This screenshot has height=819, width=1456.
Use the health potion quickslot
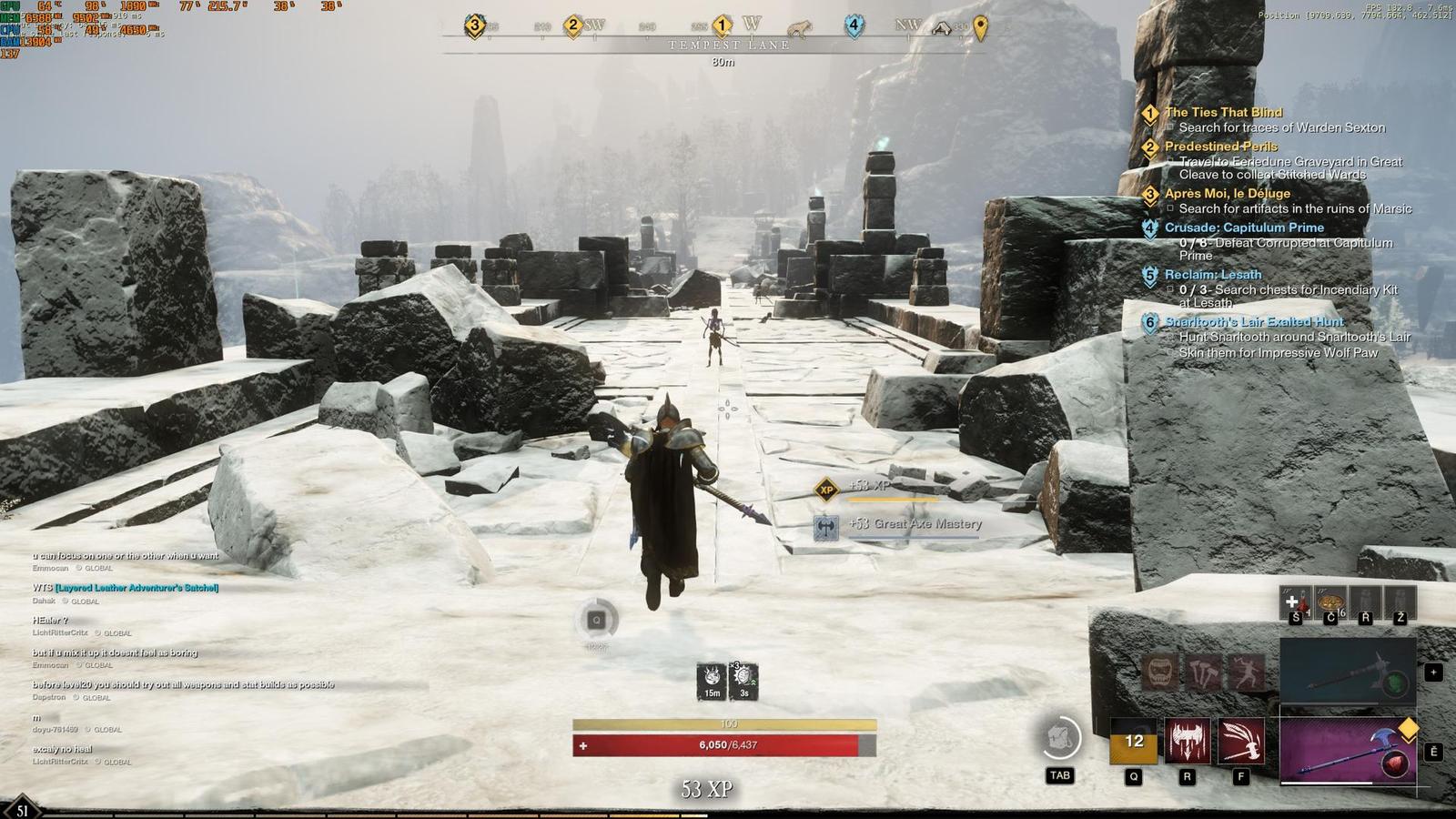[1295, 602]
